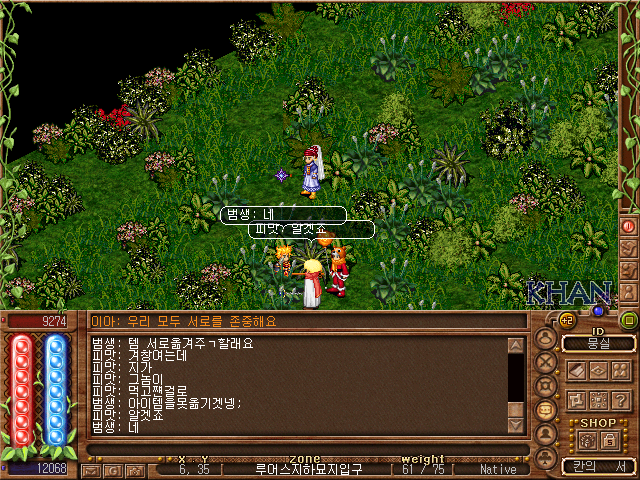Viewport: 640px width, 480px height.
Task: Click the 뭉실 character ID field
Action: pos(599,343)
